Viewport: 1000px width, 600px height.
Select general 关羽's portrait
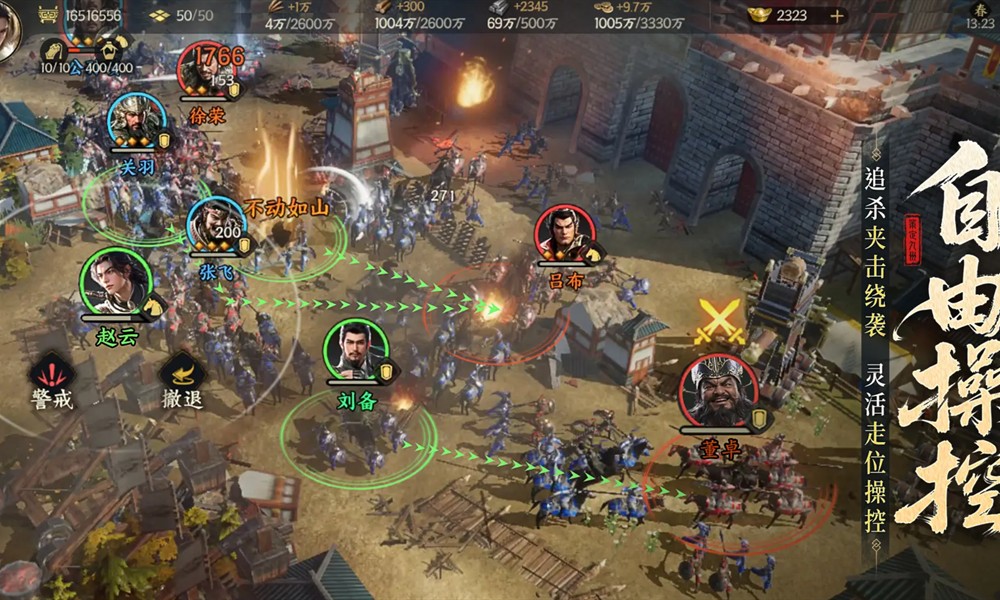coord(137,122)
